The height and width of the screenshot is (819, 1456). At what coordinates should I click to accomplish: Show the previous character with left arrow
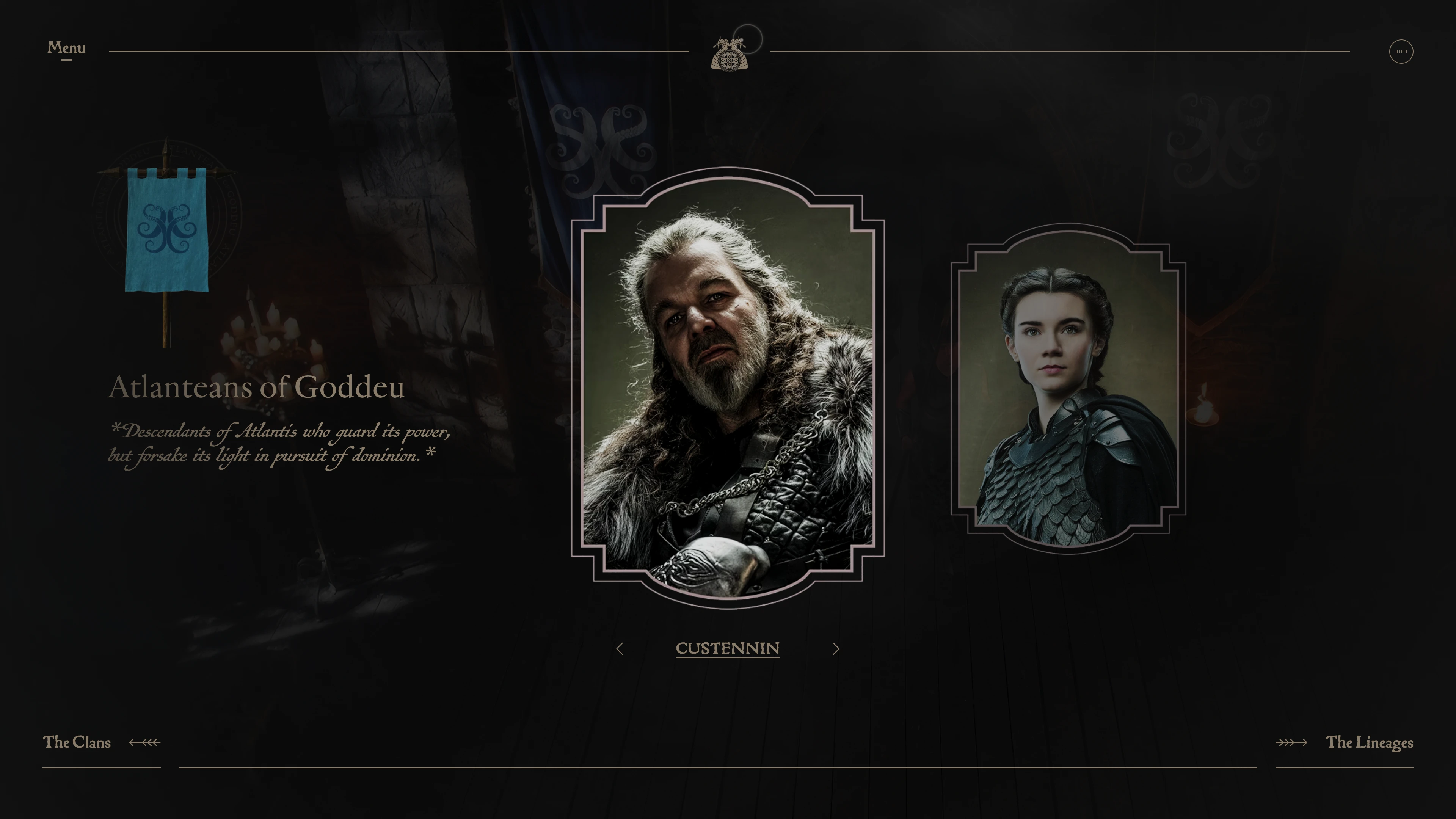[620, 649]
